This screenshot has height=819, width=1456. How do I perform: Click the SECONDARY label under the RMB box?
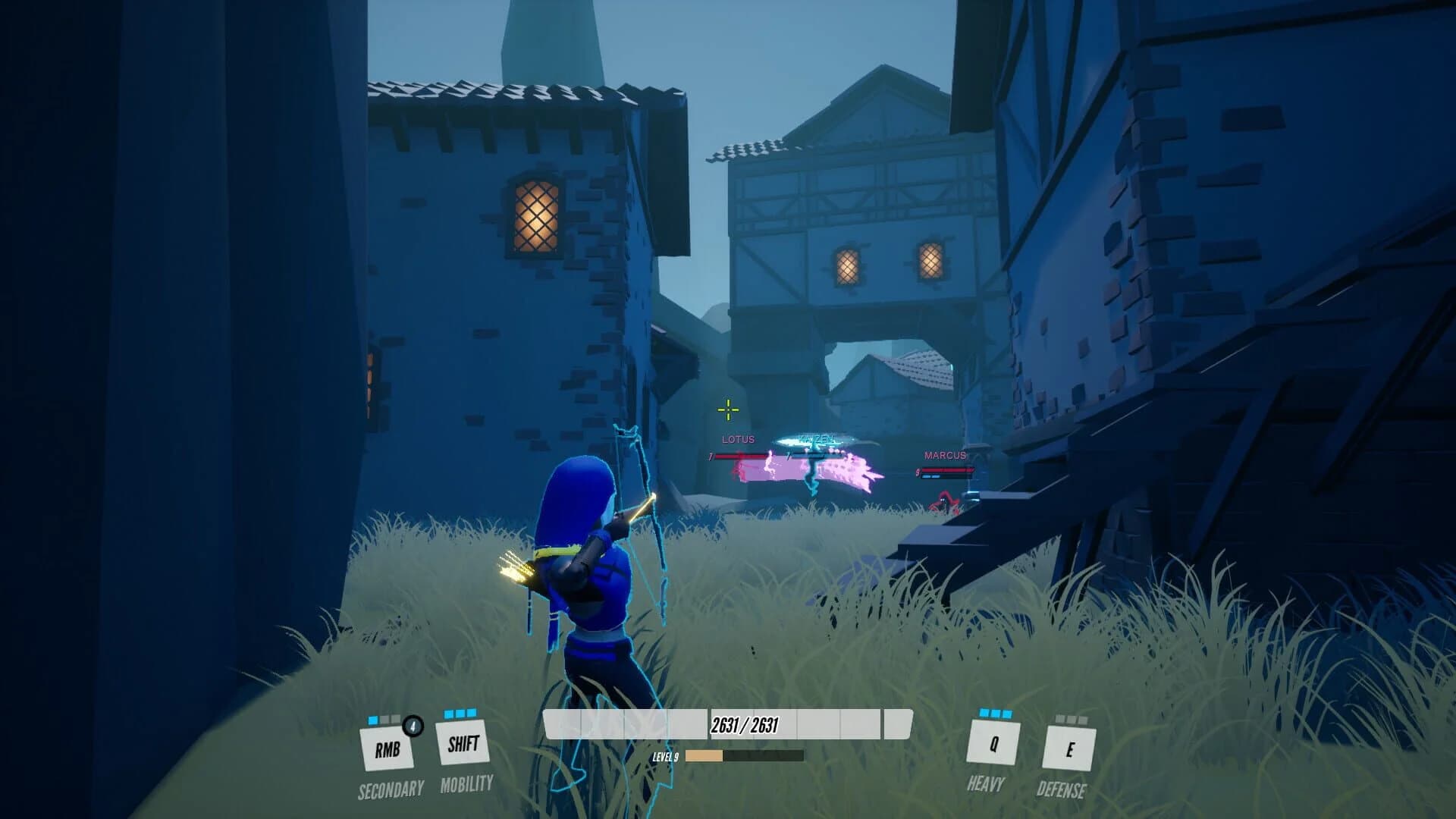pos(391,789)
